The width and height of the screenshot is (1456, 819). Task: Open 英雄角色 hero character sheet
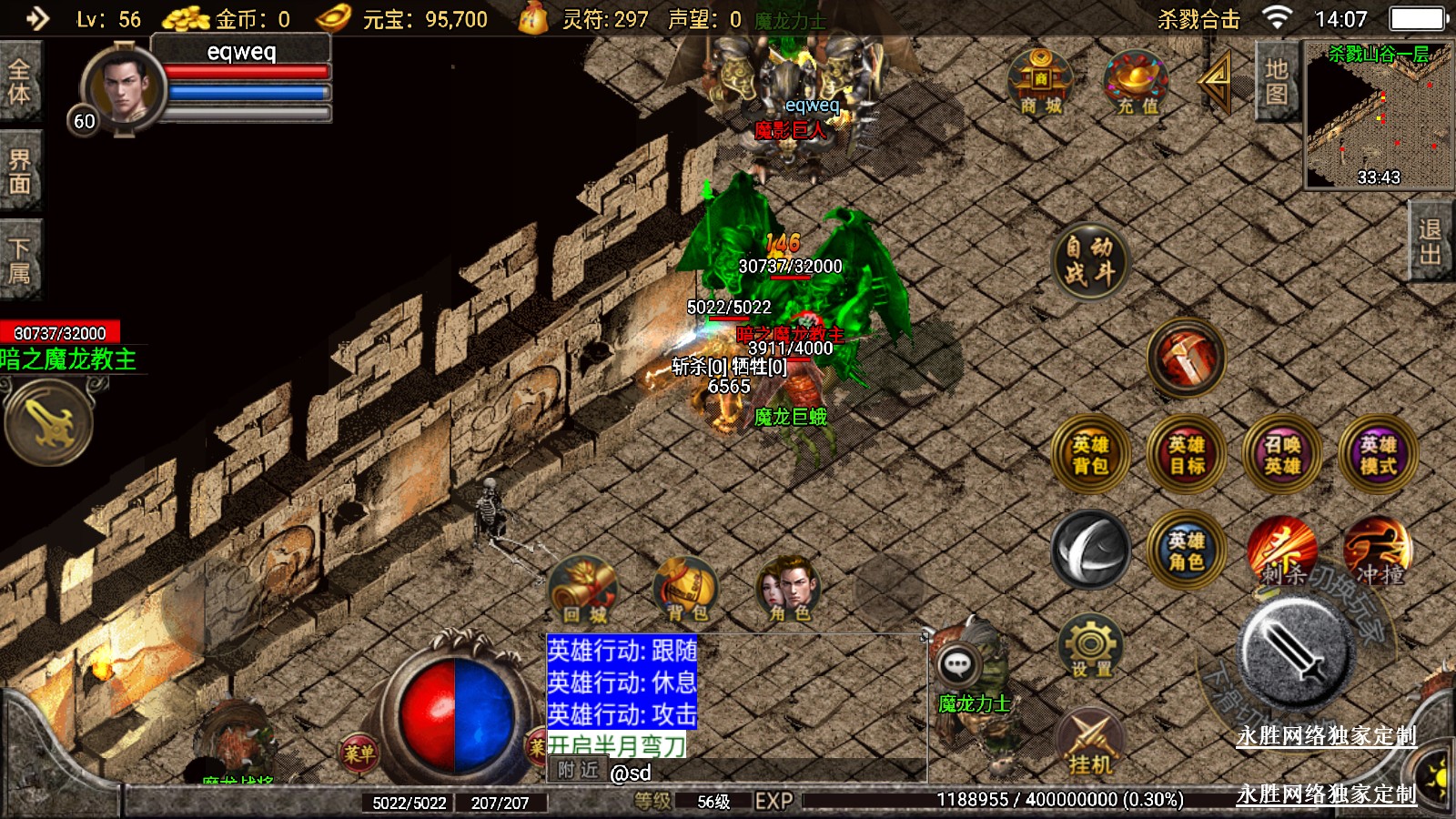tap(1187, 551)
